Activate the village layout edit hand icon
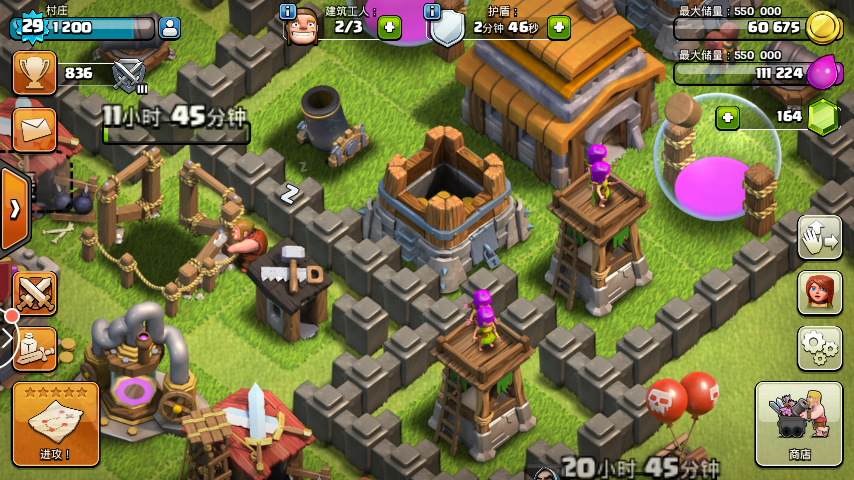Image resolution: width=854 pixels, height=480 pixels. tap(819, 236)
